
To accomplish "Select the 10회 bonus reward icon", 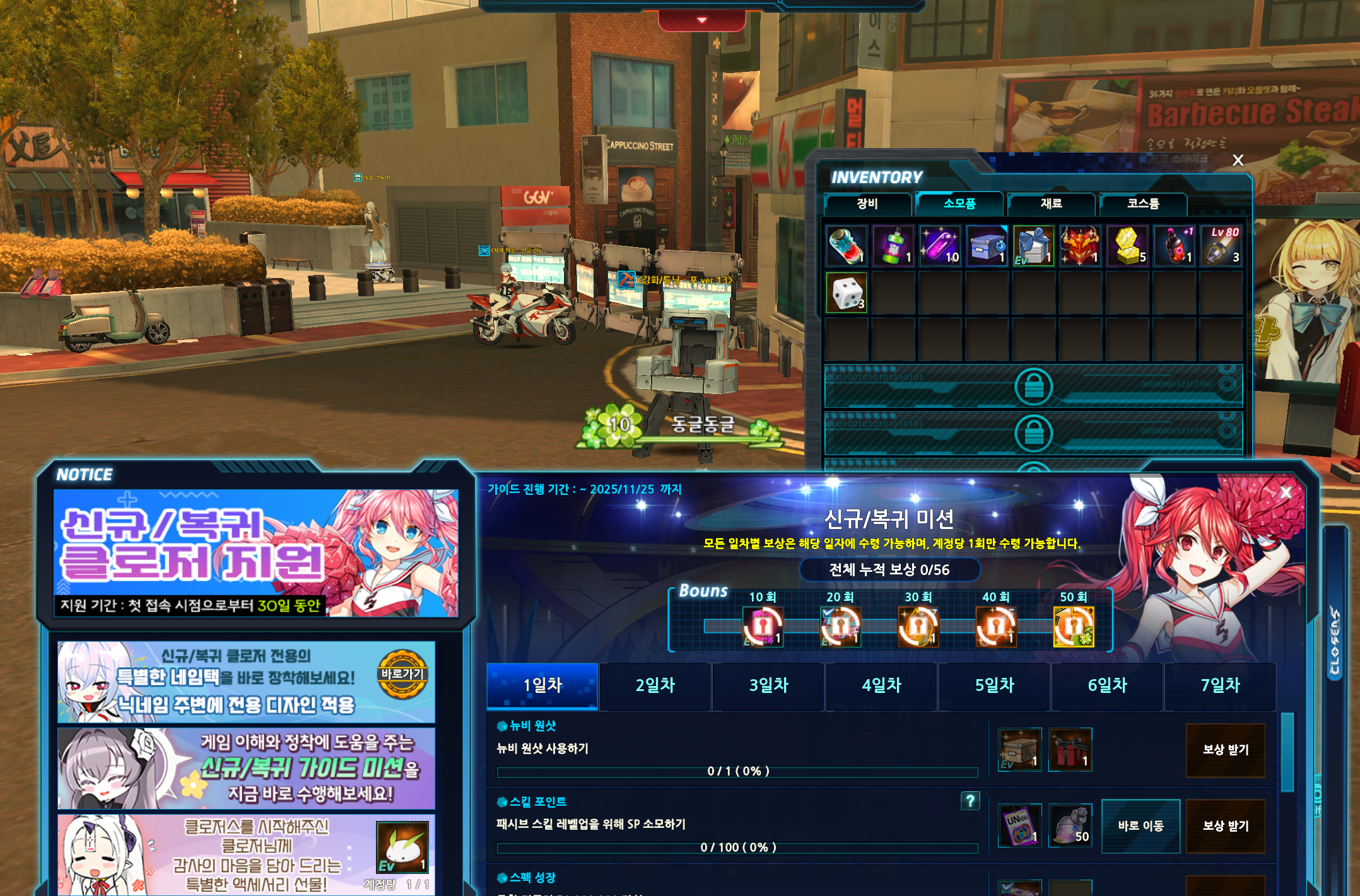I will [763, 627].
